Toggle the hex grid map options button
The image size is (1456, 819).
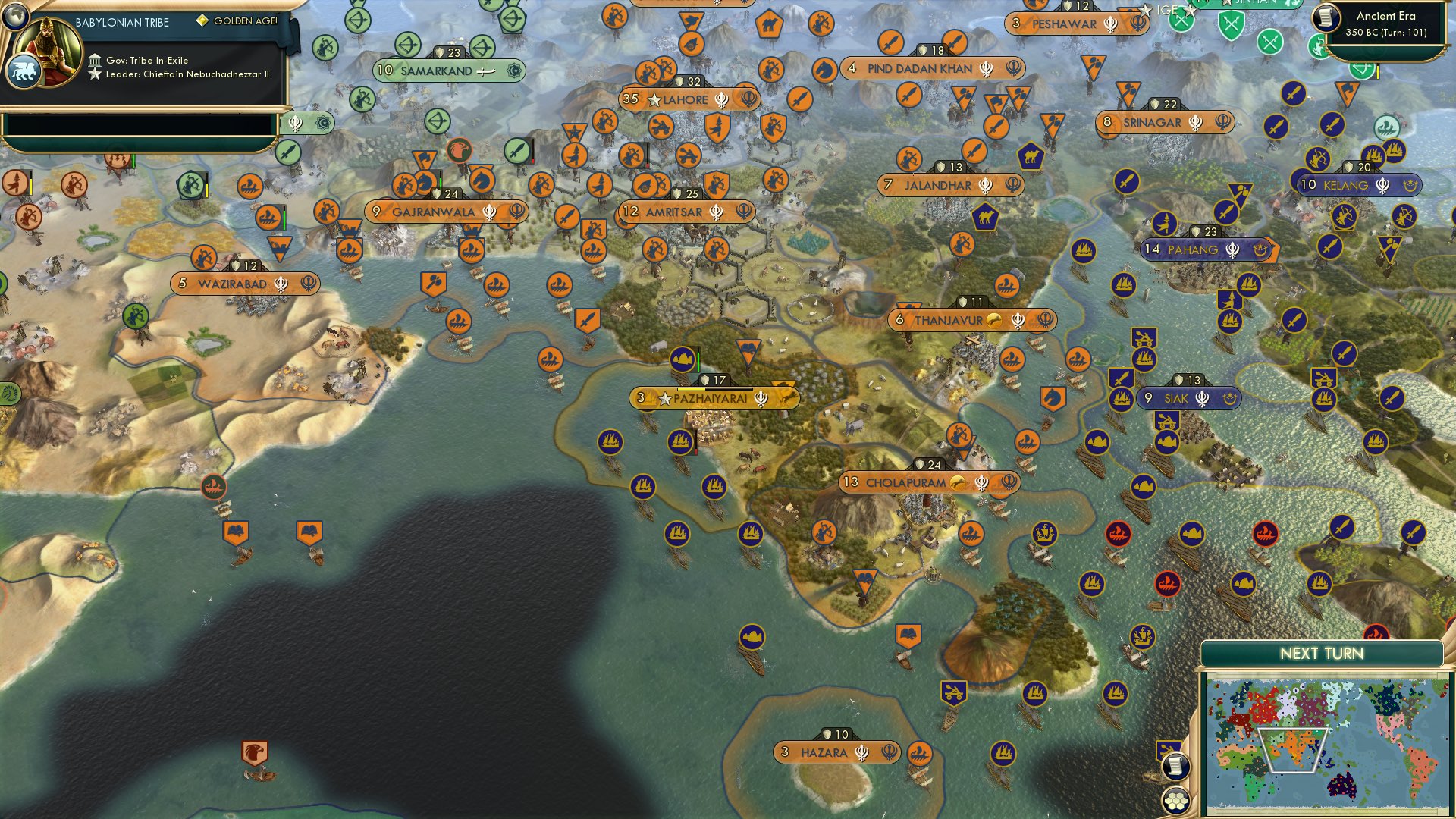(x=1175, y=801)
